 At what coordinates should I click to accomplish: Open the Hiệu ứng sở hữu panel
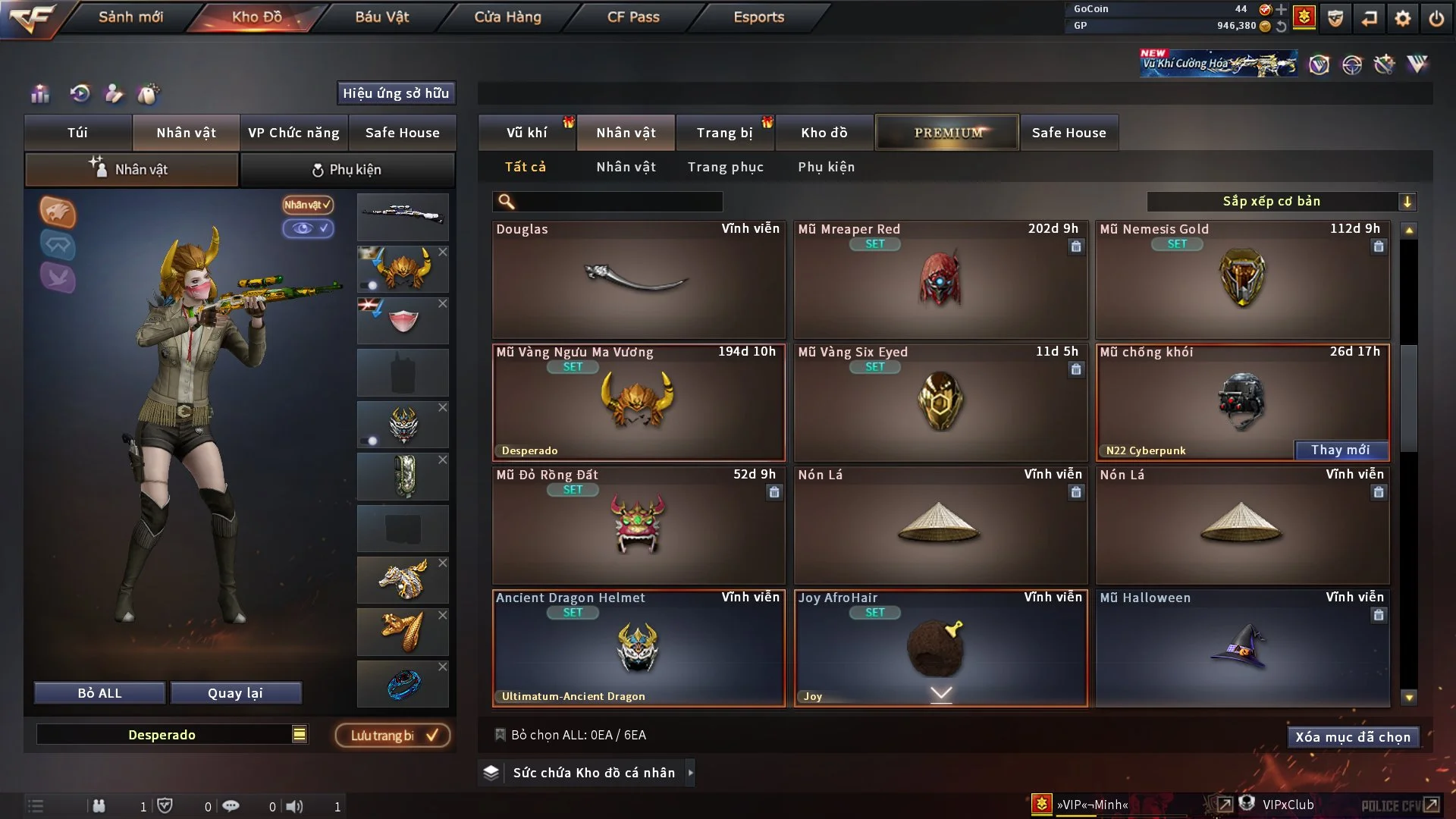click(396, 93)
